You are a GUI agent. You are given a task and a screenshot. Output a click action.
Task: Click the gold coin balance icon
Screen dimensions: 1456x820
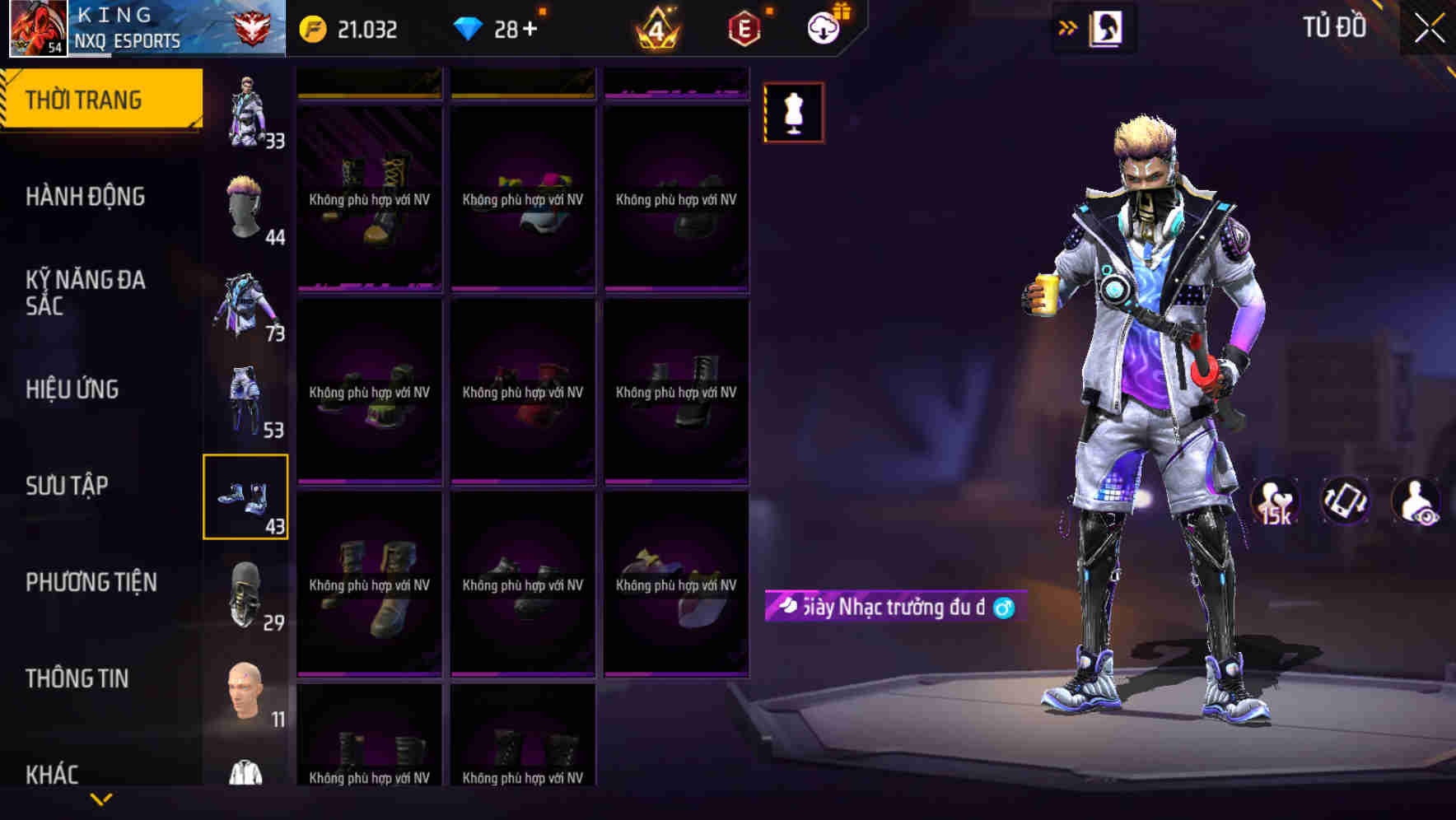(x=314, y=27)
